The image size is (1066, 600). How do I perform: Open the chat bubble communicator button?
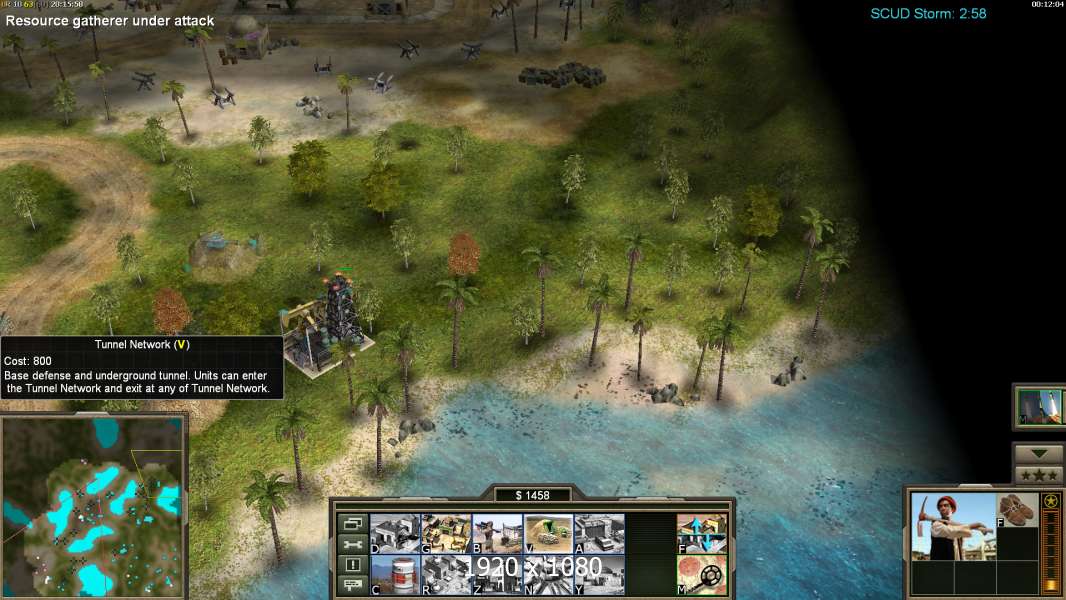353,585
